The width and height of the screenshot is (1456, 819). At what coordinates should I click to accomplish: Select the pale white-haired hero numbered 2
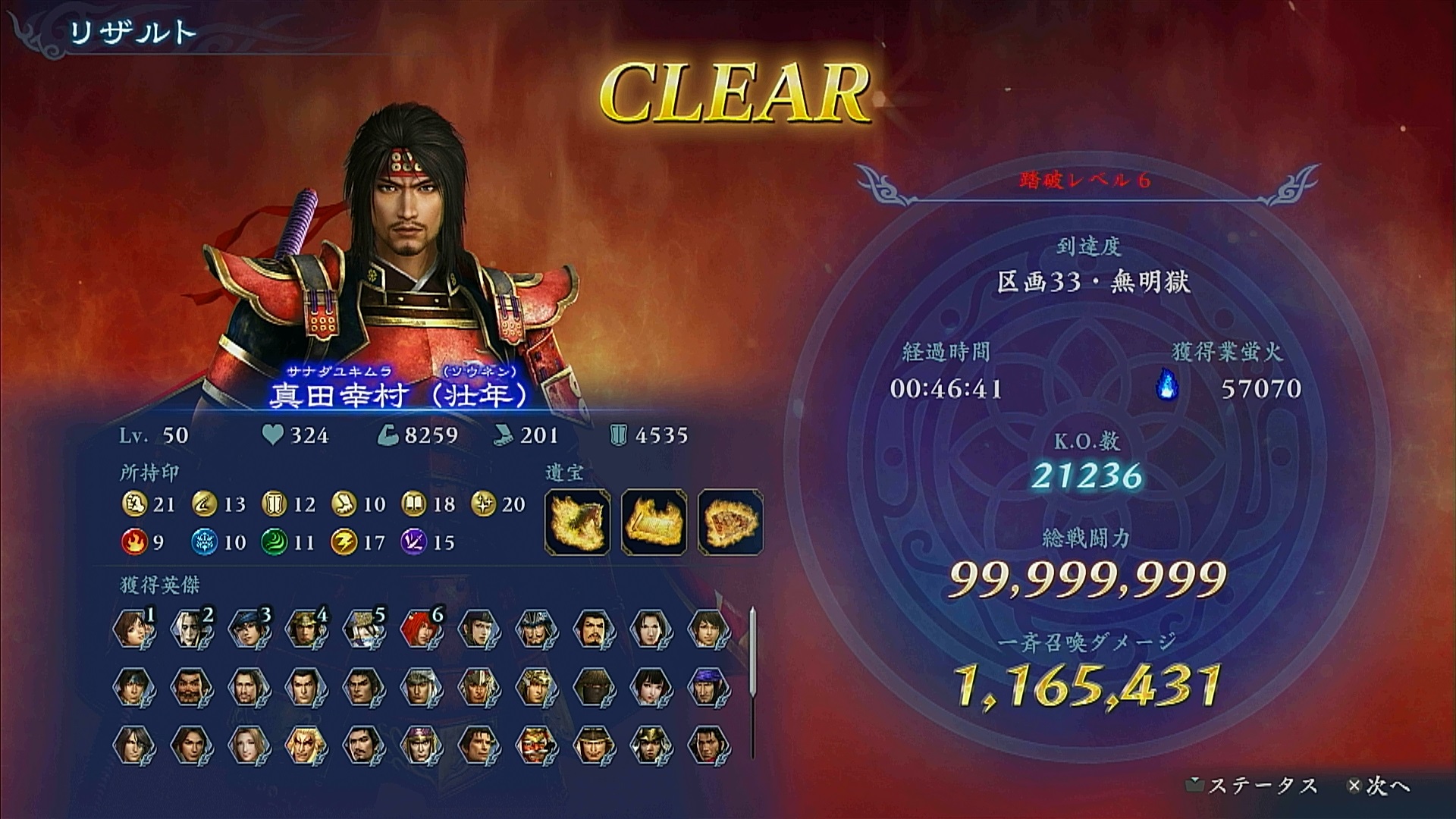point(191,629)
